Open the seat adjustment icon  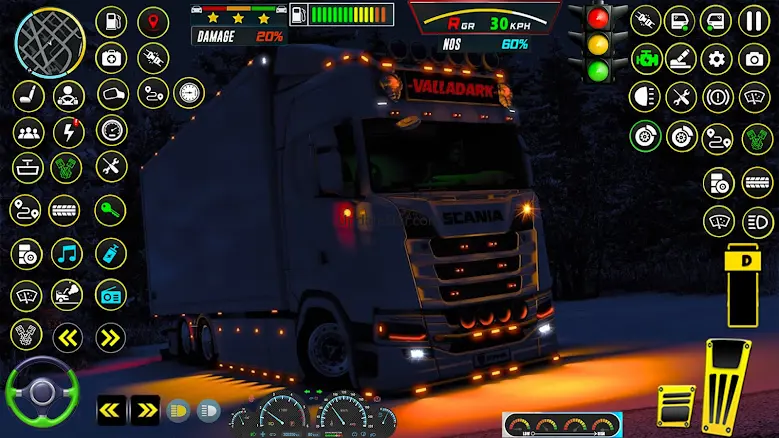click(28, 95)
